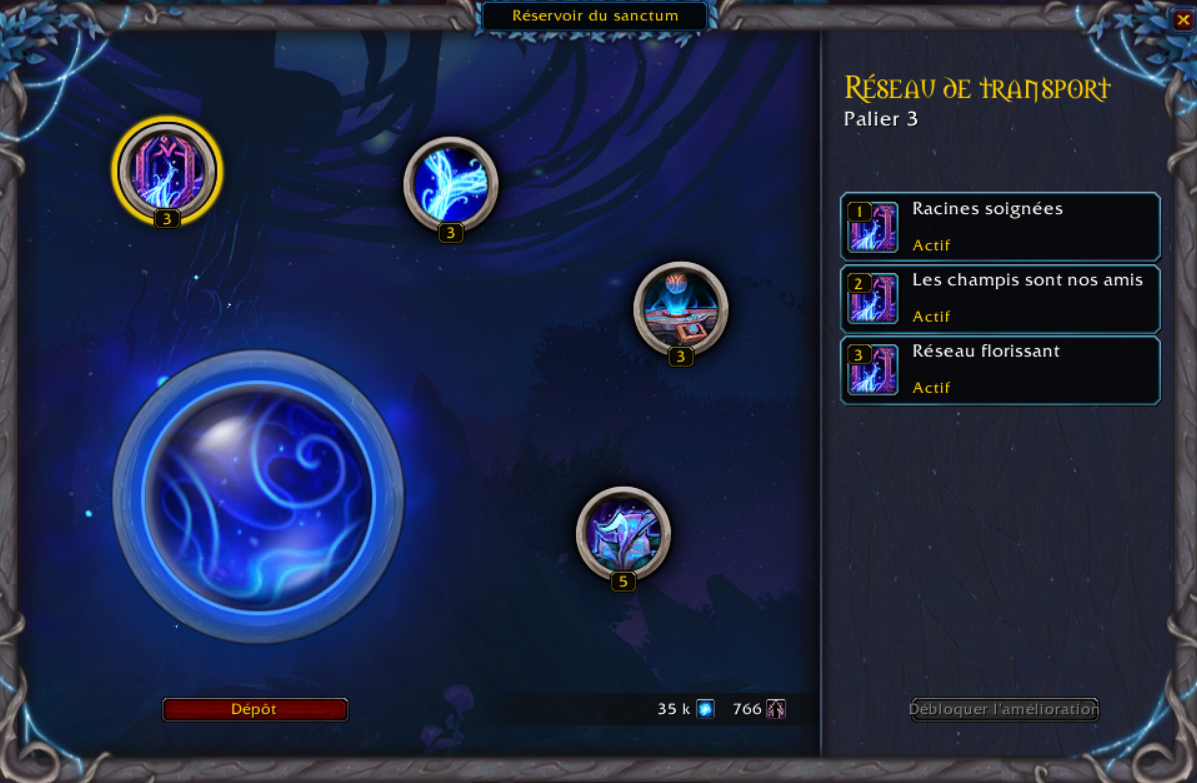Click the red Dépôt button

255,709
